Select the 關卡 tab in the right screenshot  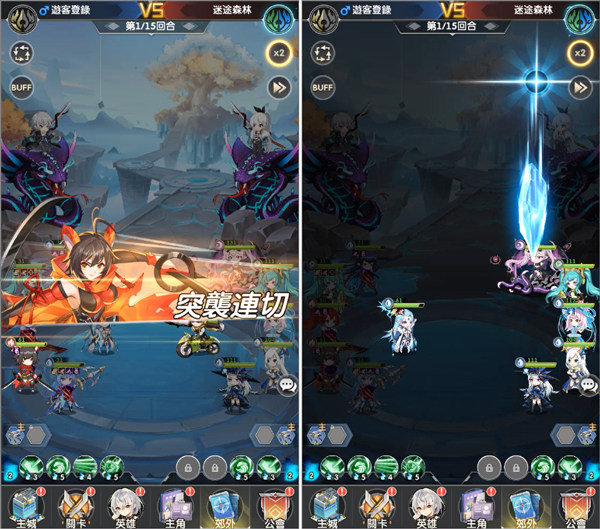(374, 506)
